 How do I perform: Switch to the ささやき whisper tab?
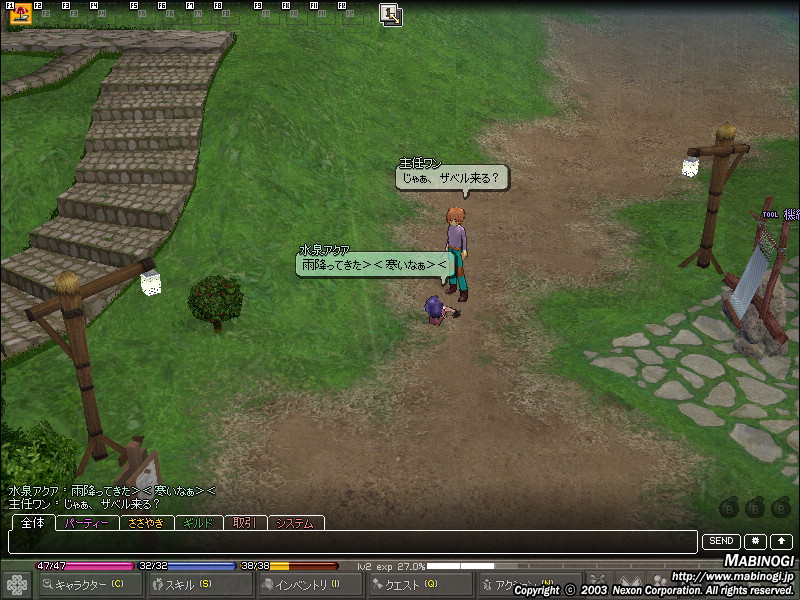tap(146, 523)
